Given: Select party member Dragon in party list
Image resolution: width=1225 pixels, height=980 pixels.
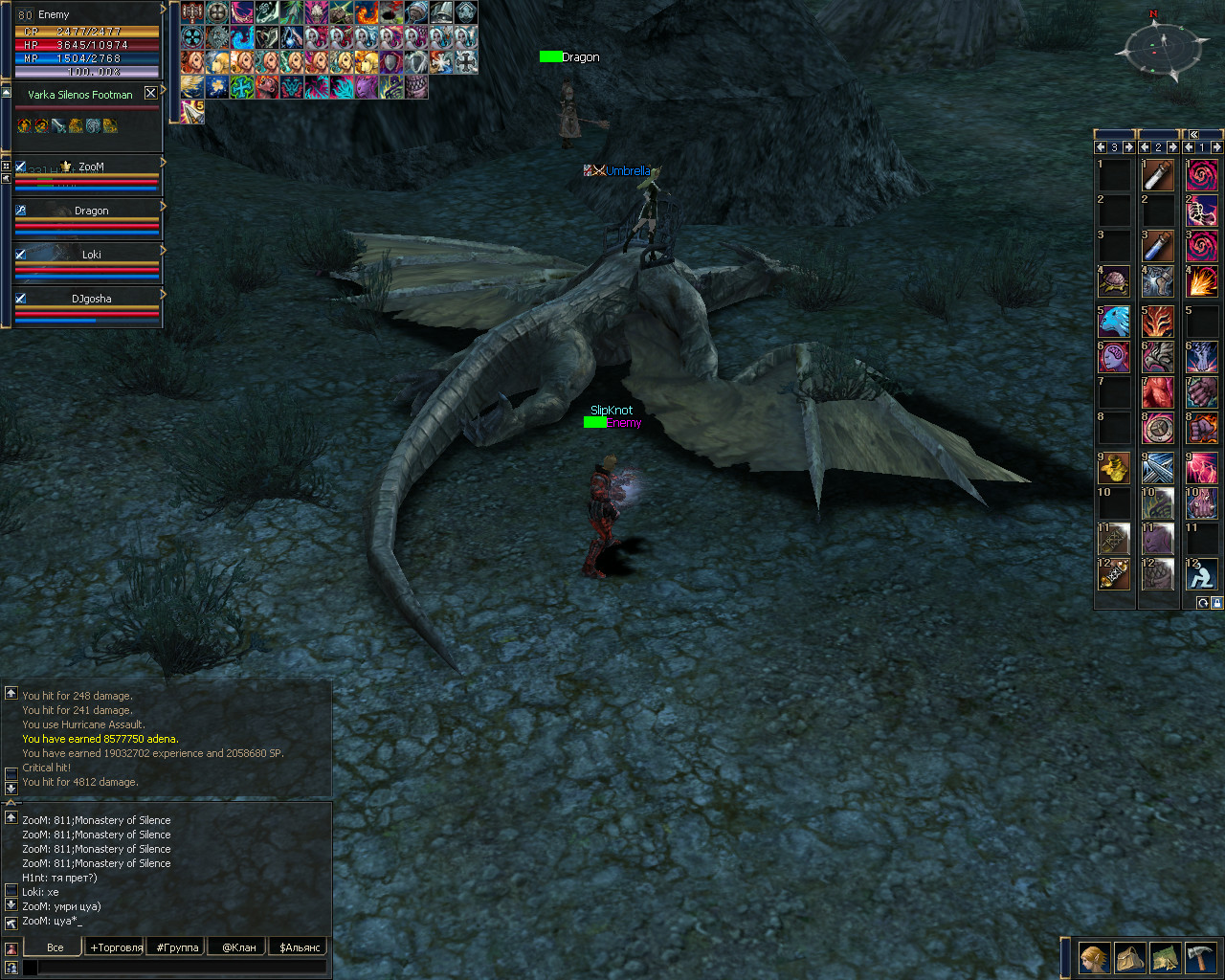Looking at the screenshot, I should point(91,211).
